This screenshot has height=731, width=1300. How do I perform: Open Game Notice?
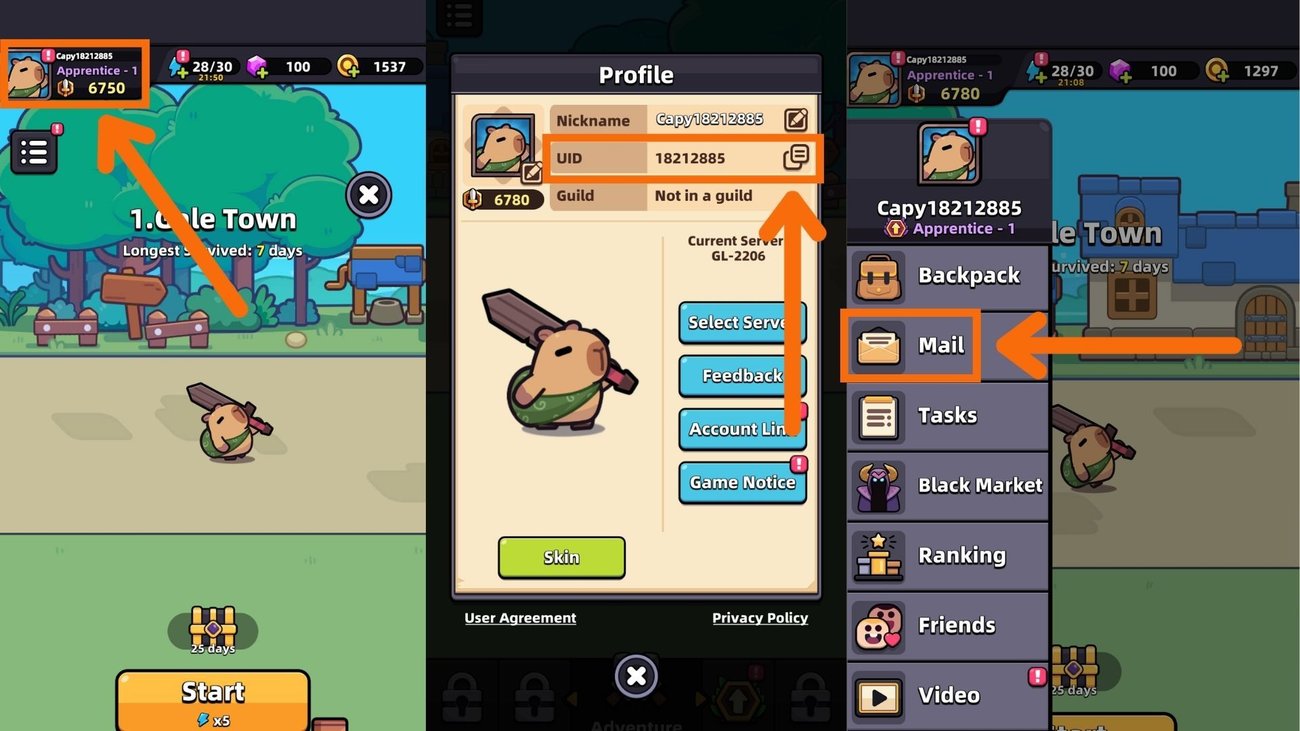pyautogui.click(x=741, y=483)
